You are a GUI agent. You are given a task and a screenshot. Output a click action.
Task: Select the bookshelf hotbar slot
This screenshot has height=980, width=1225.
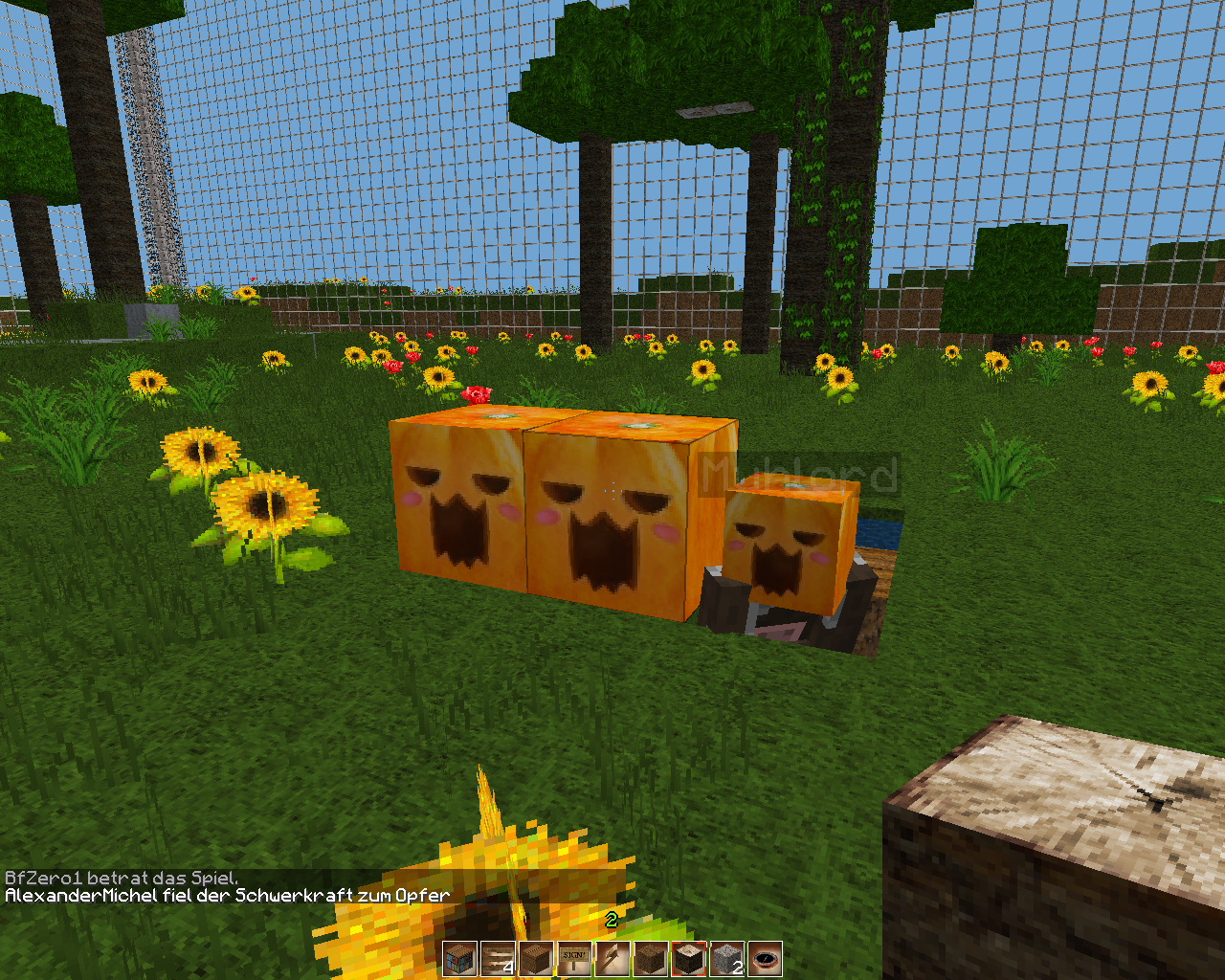(x=459, y=958)
